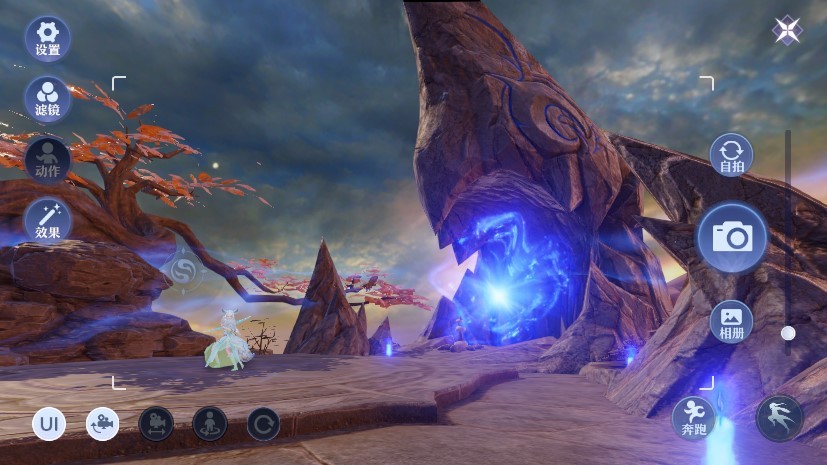The width and height of the screenshot is (827, 465).
Task: Tap the leaping figure dash icon
Action: tap(779, 418)
